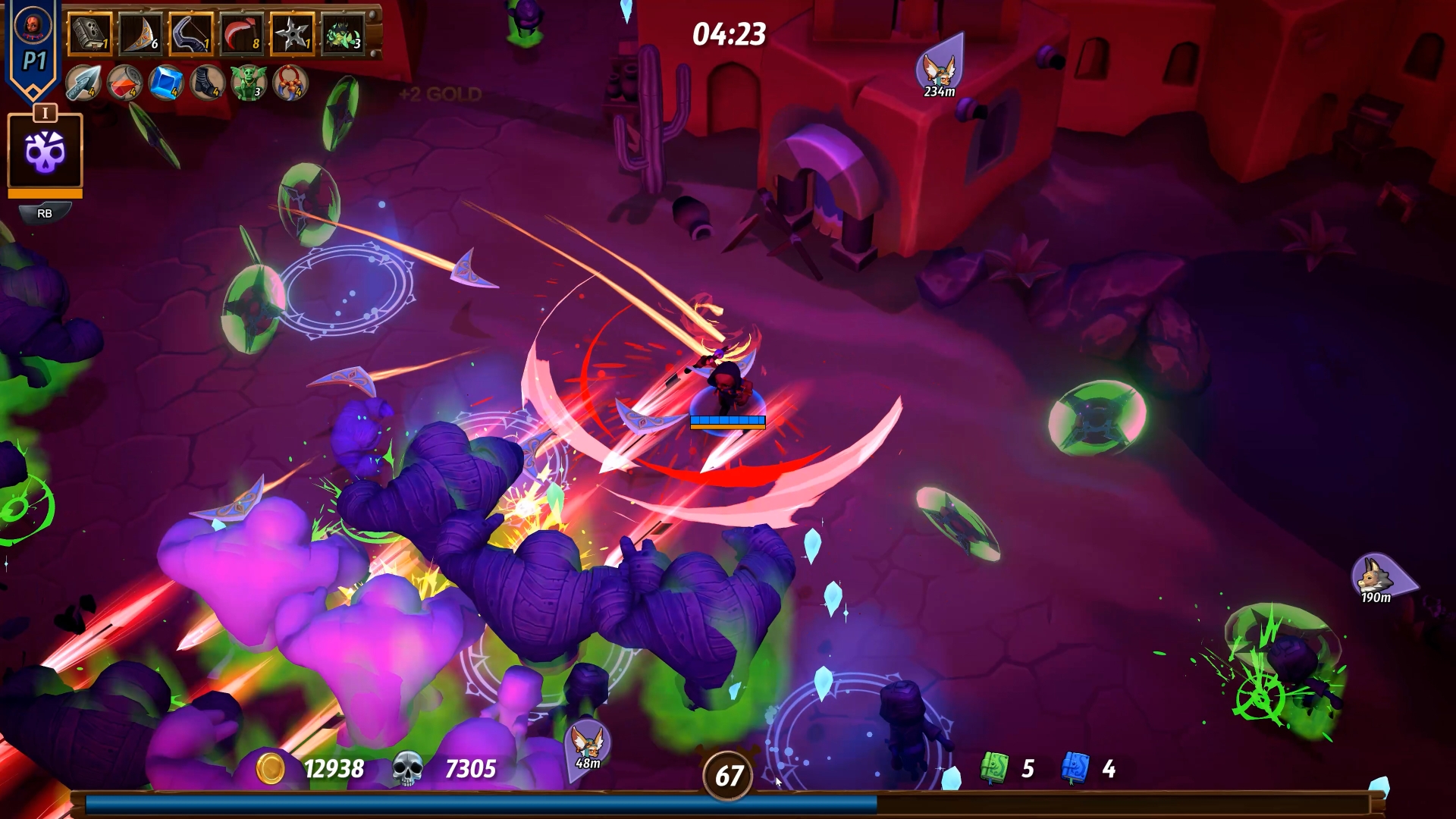The image size is (1456, 819).
Task: Activate the purple skull ultimate ability
Action: [x=45, y=151]
